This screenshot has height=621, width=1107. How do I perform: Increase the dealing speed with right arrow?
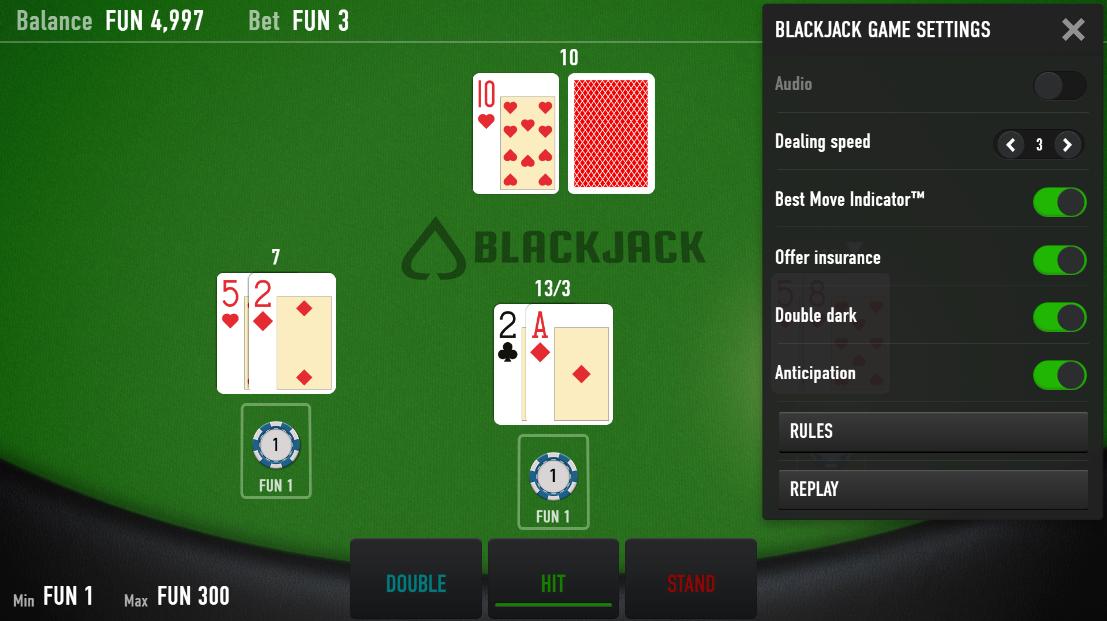click(x=1067, y=145)
